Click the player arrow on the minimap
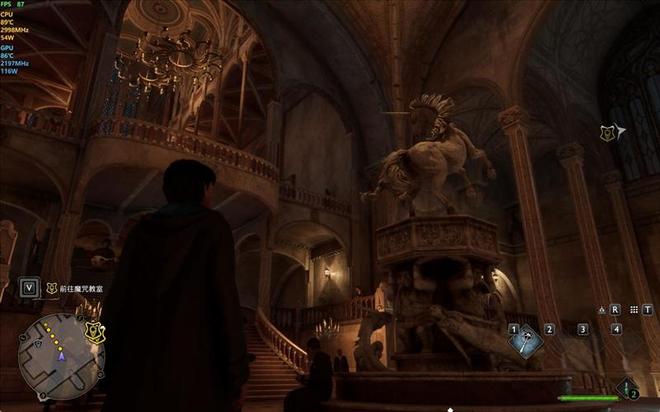 click(x=61, y=355)
